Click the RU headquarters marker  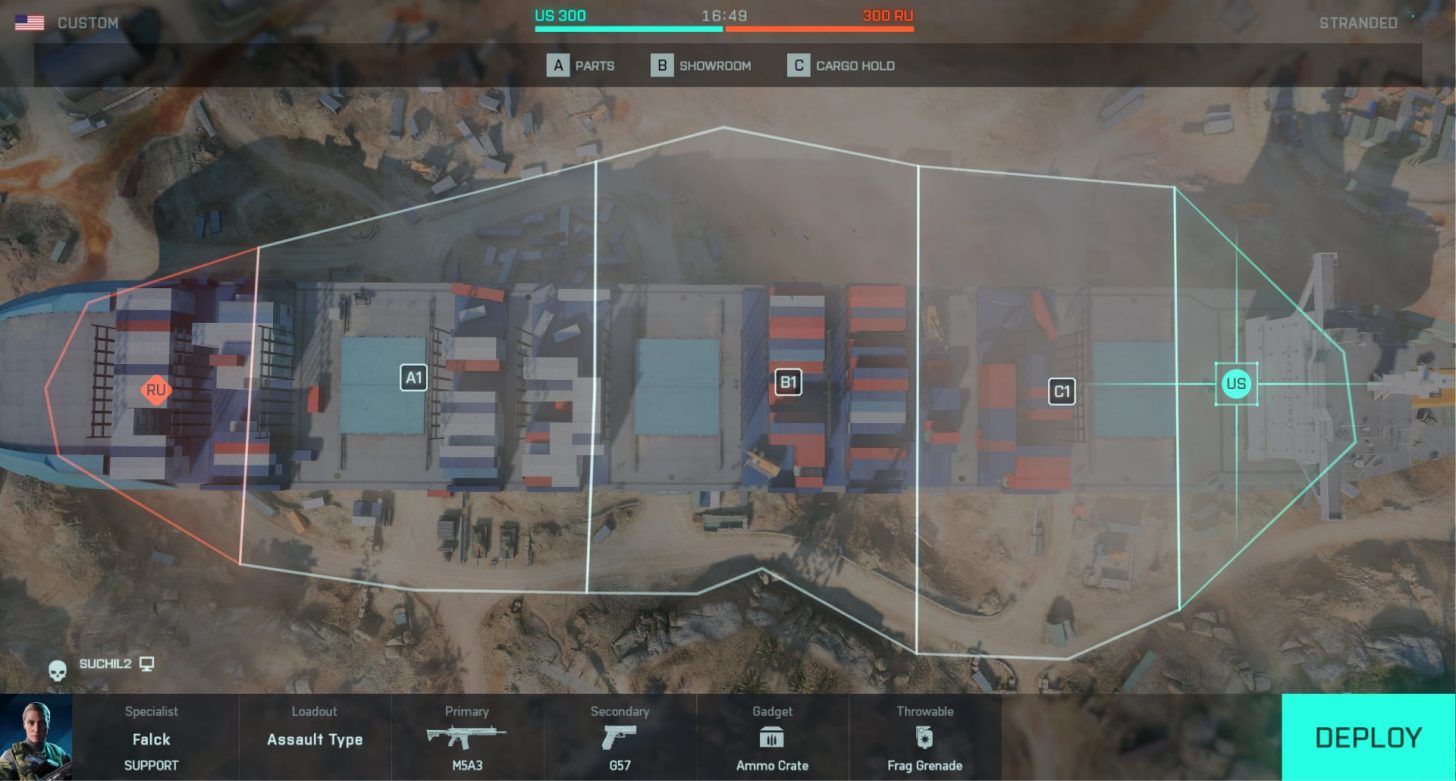pyautogui.click(x=155, y=390)
